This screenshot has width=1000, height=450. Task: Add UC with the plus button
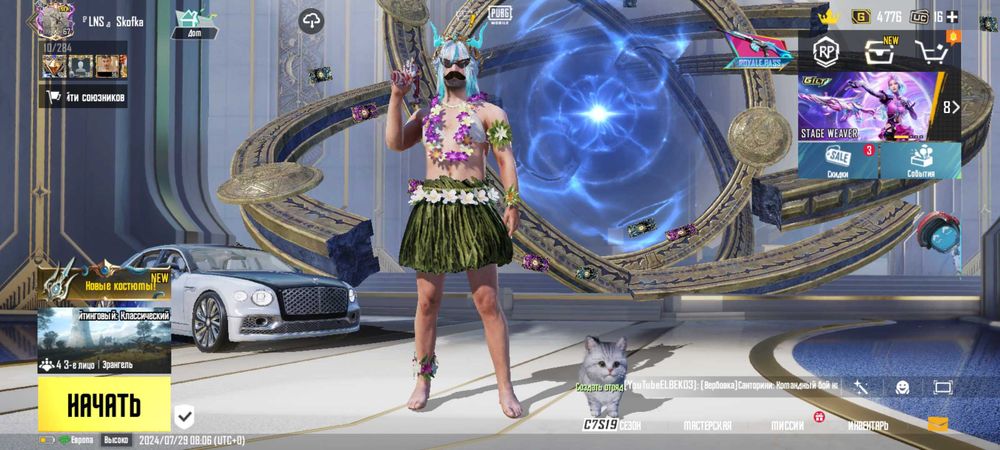(x=951, y=17)
